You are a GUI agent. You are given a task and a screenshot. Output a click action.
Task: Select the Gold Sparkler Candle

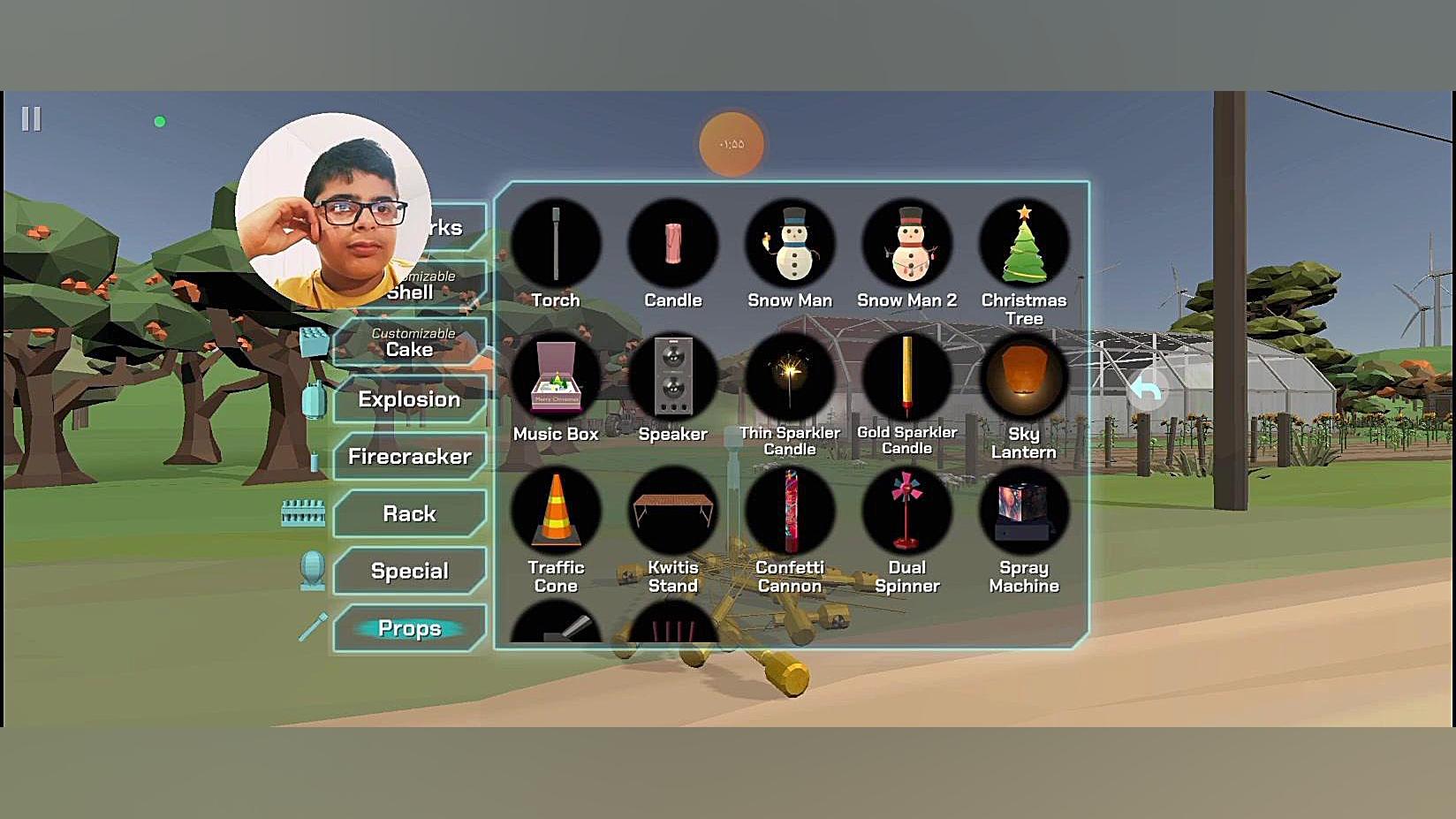[x=906, y=378]
